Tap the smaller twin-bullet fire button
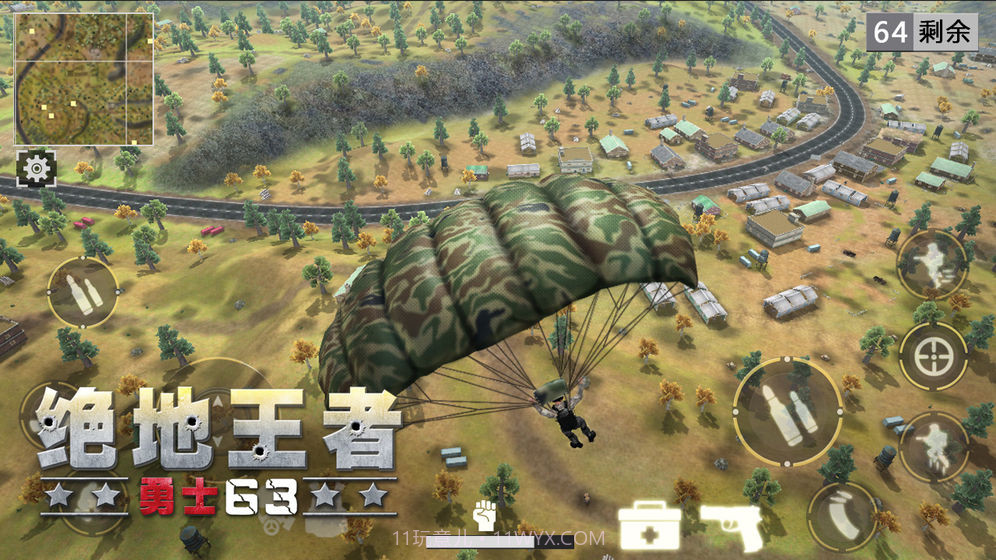The width and height of the screenshot is (996, 560). (x=82, y=292)
